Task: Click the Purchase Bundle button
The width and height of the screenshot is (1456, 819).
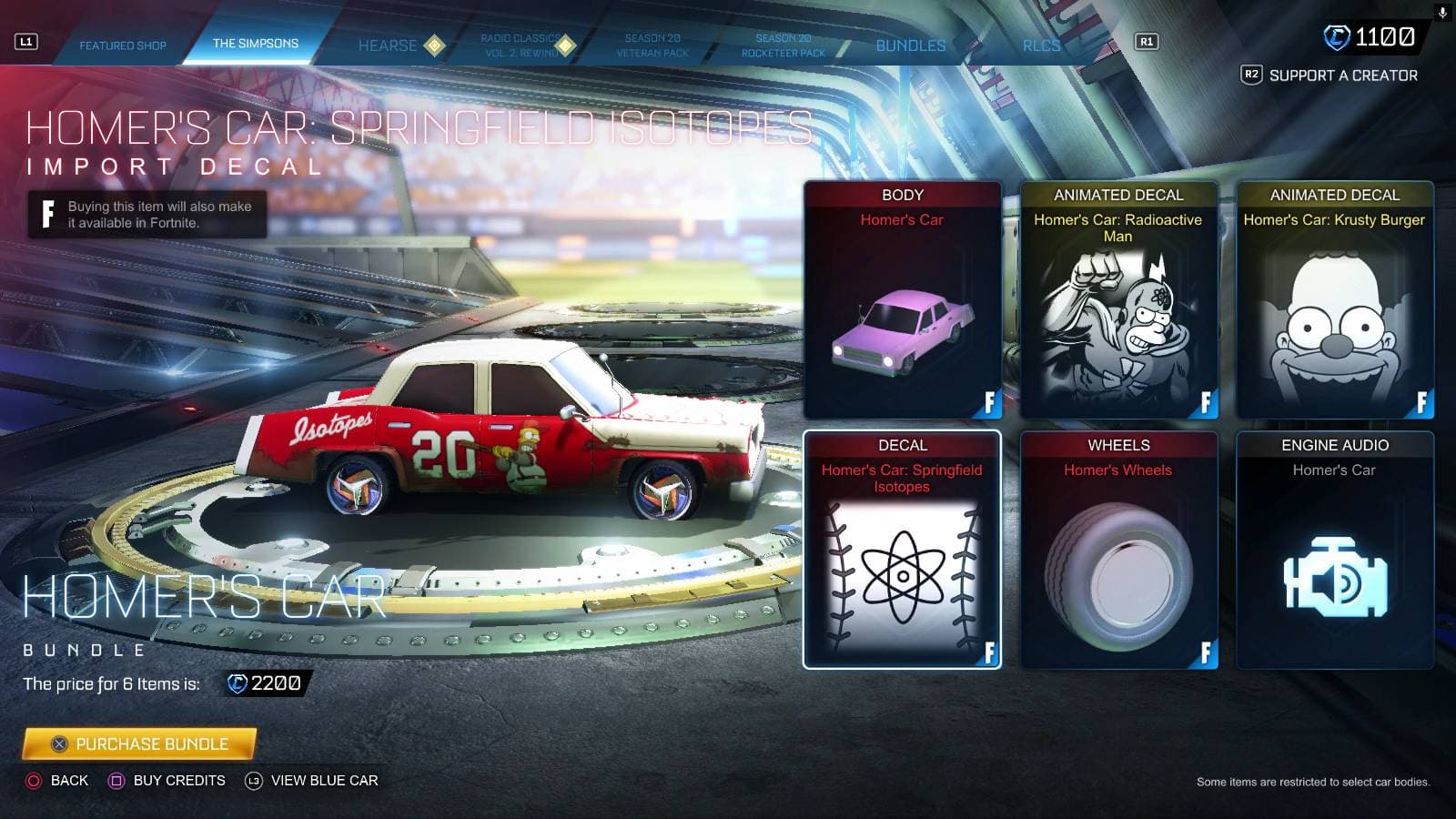Action: click(137, 743)
